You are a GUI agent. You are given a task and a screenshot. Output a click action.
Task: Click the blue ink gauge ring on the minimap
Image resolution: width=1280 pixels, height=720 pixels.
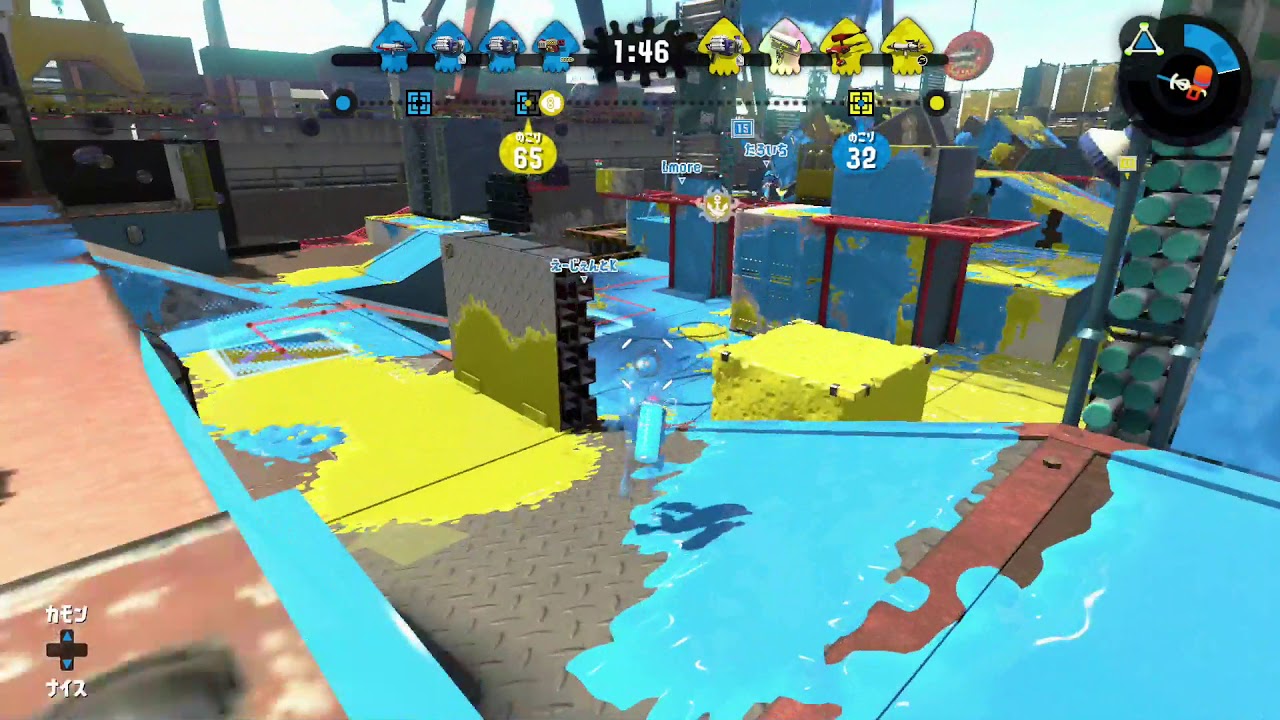coord(1211,44)
